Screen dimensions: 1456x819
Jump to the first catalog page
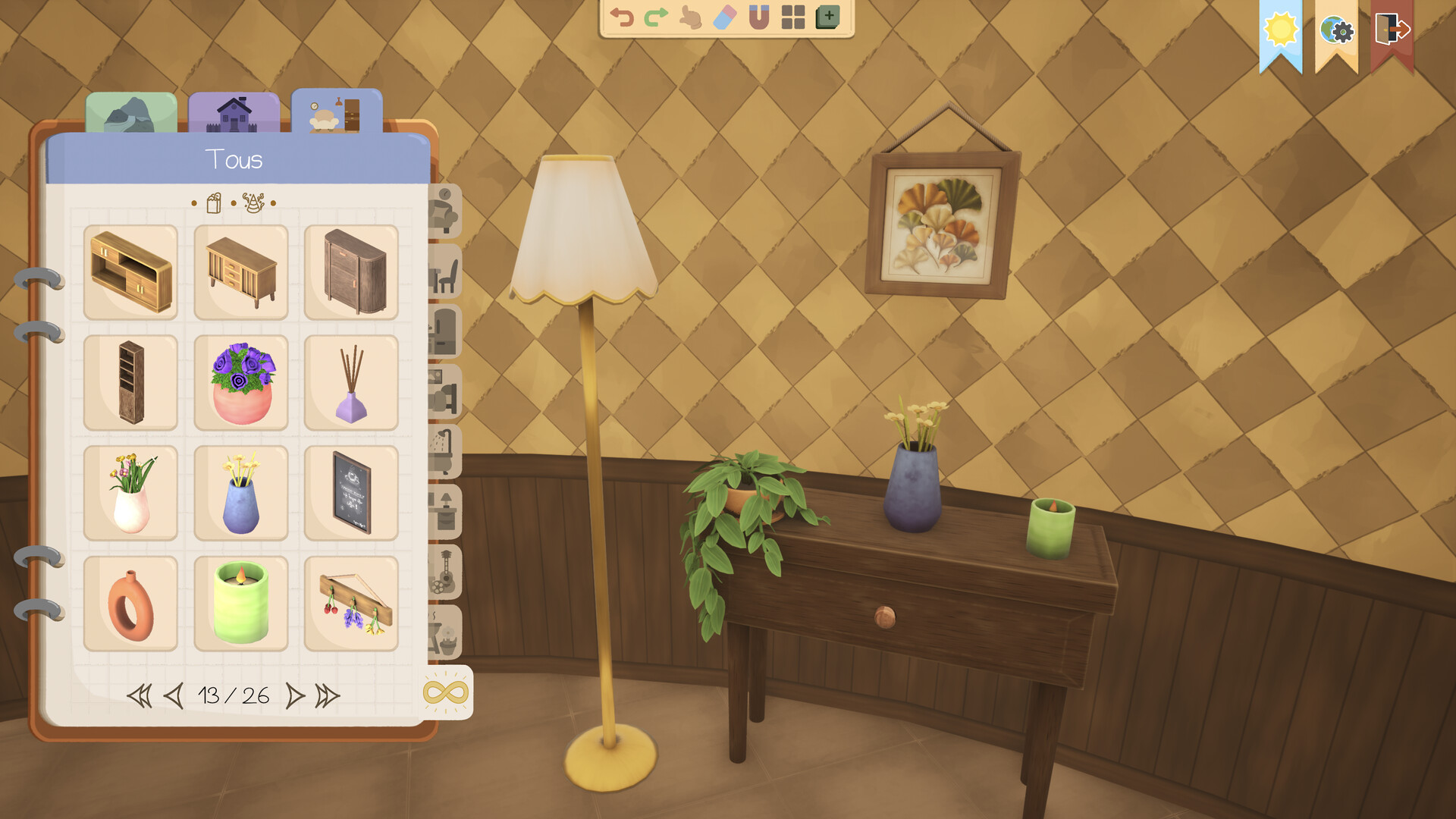140,694
